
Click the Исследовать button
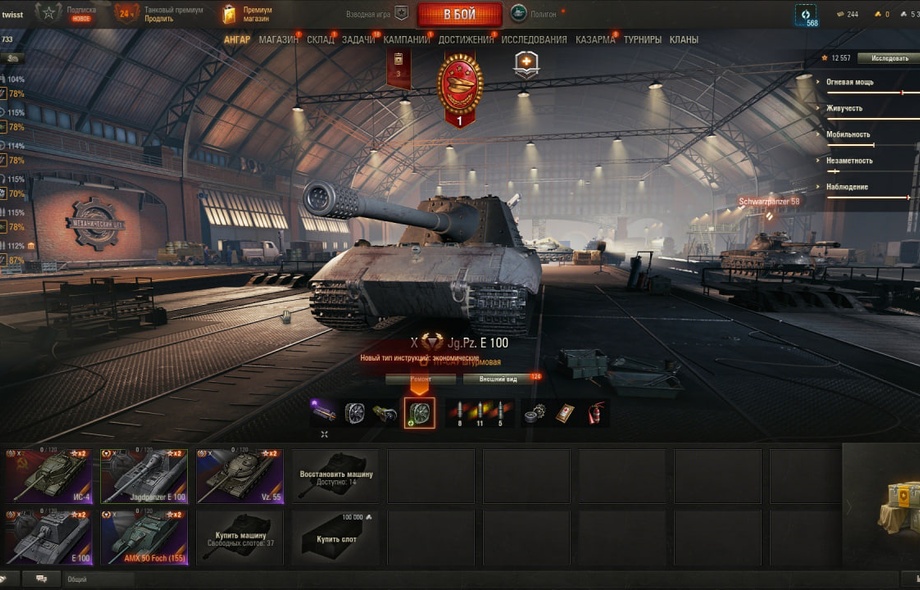[x=889, y=59]
